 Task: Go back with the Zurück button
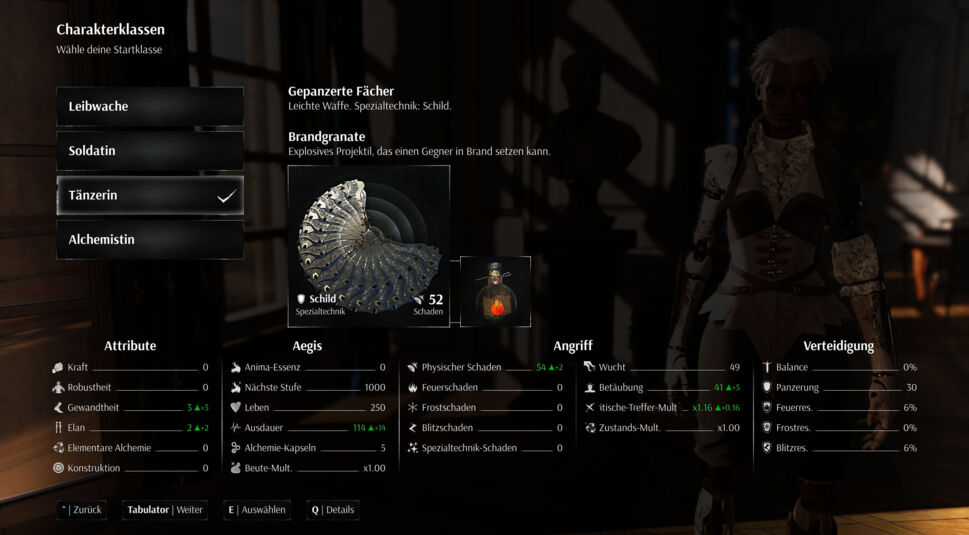(82, 510)
